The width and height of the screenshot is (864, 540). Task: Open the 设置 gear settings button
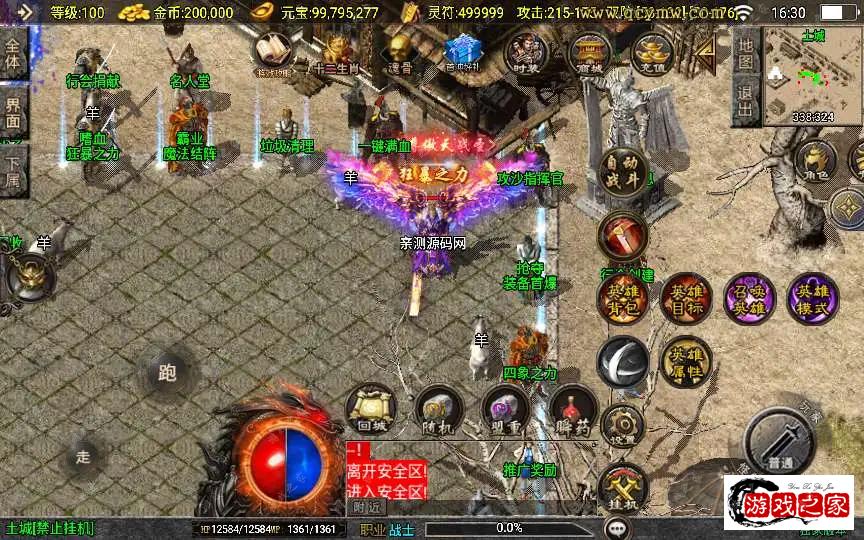[x=623, y=425]
